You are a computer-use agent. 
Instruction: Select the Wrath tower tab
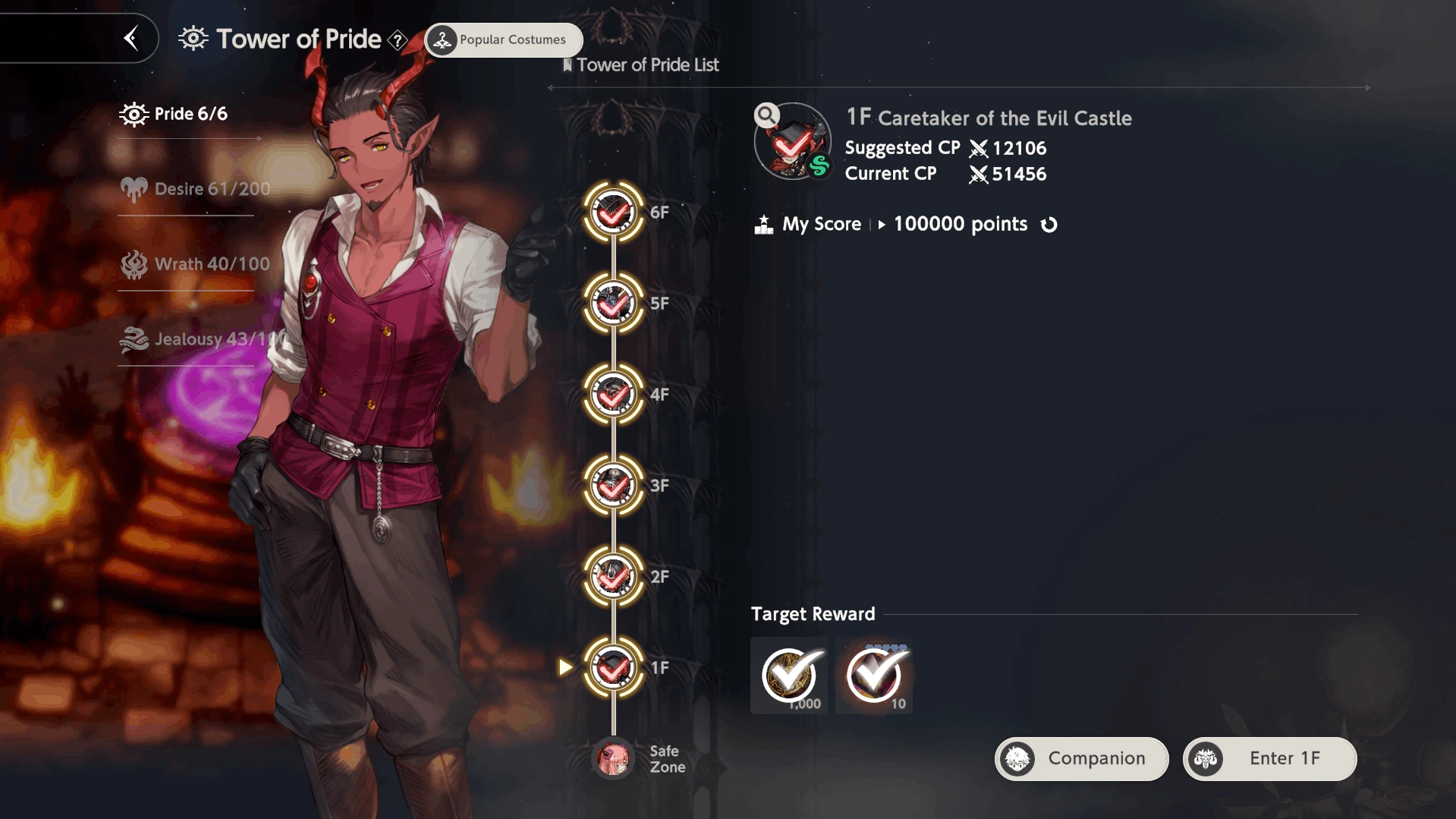coord(195,264)
